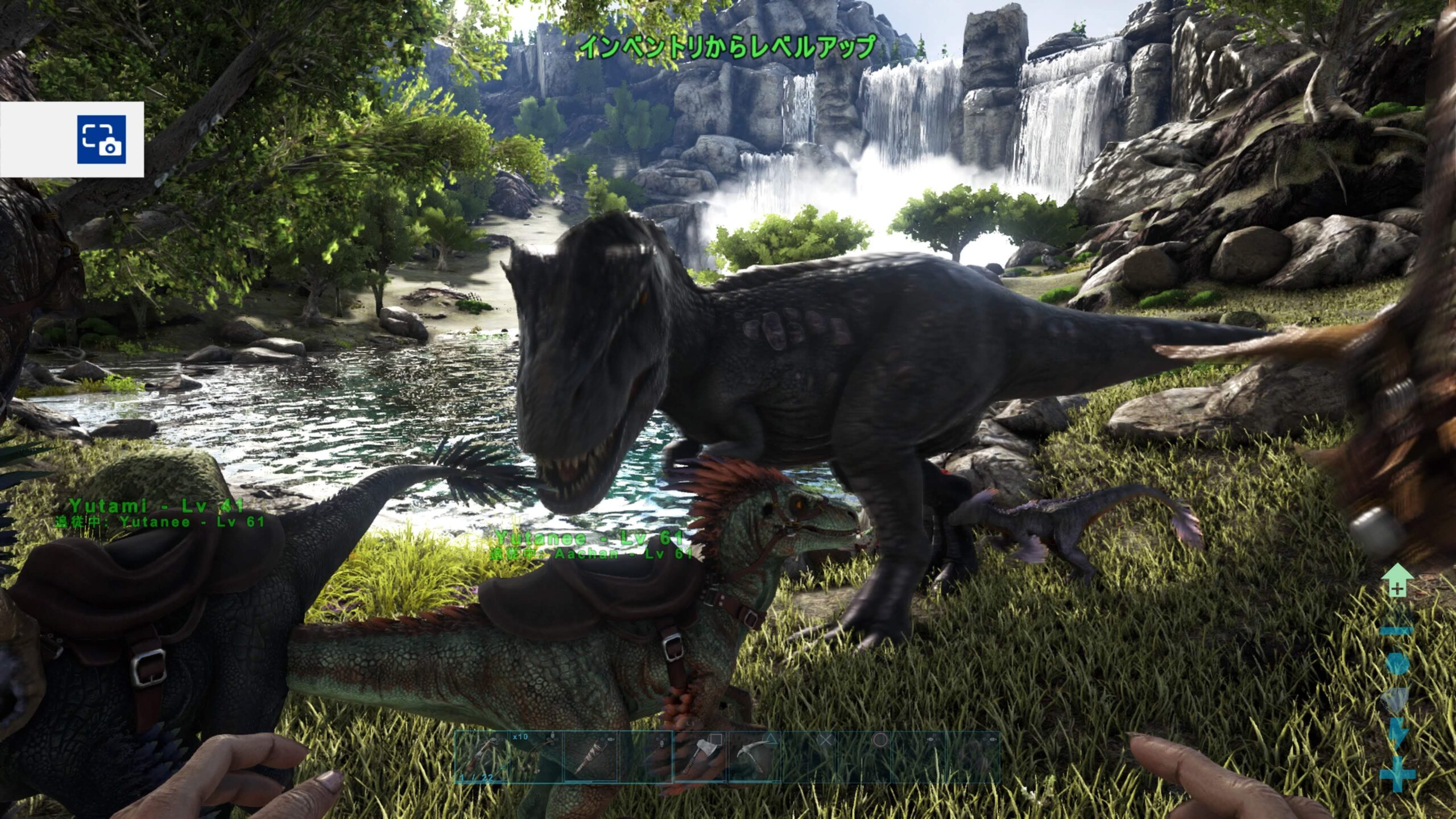This screenshot has height=819, width=1456.
Task: Select the wrapped wooden club hotbar slot
Action: pos(590,756)
